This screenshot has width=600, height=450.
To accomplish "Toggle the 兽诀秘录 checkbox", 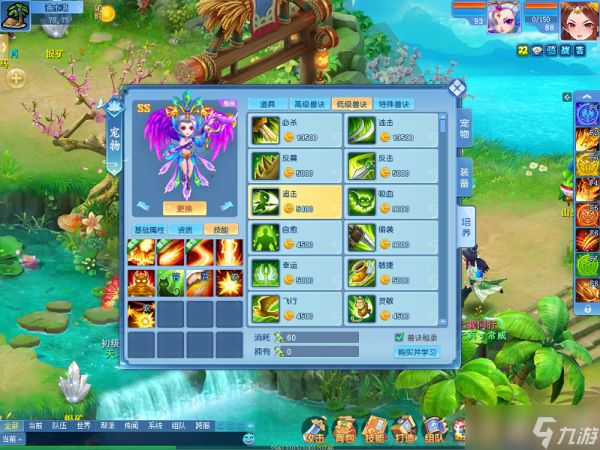I will click(400, 338).
